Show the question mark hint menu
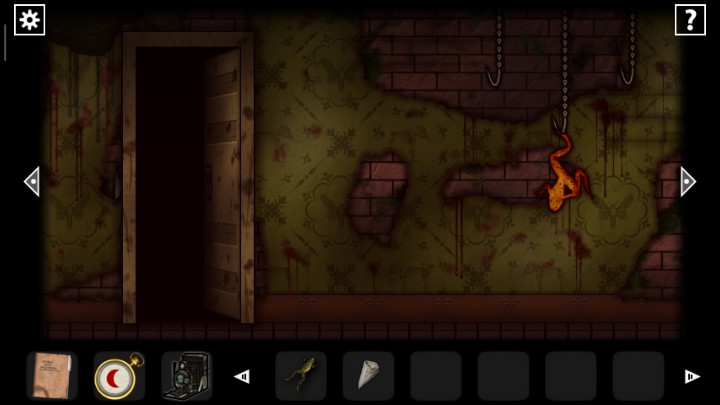This screenshot has width=720, height=405. (x=690, y=19)
